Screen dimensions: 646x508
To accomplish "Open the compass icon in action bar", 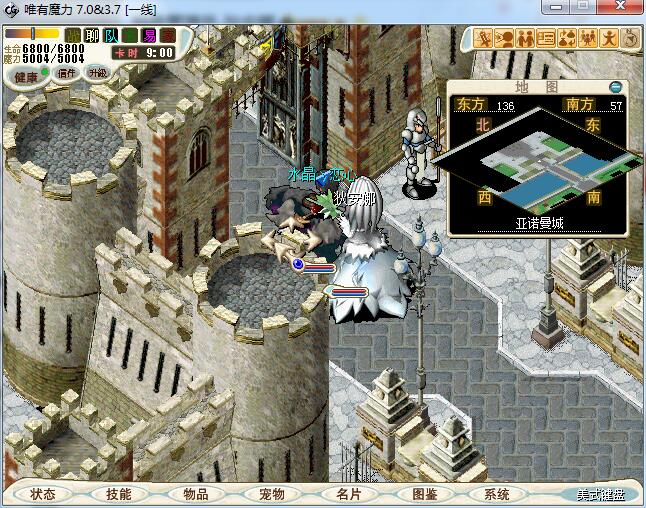I will click(x=631, y=39).
